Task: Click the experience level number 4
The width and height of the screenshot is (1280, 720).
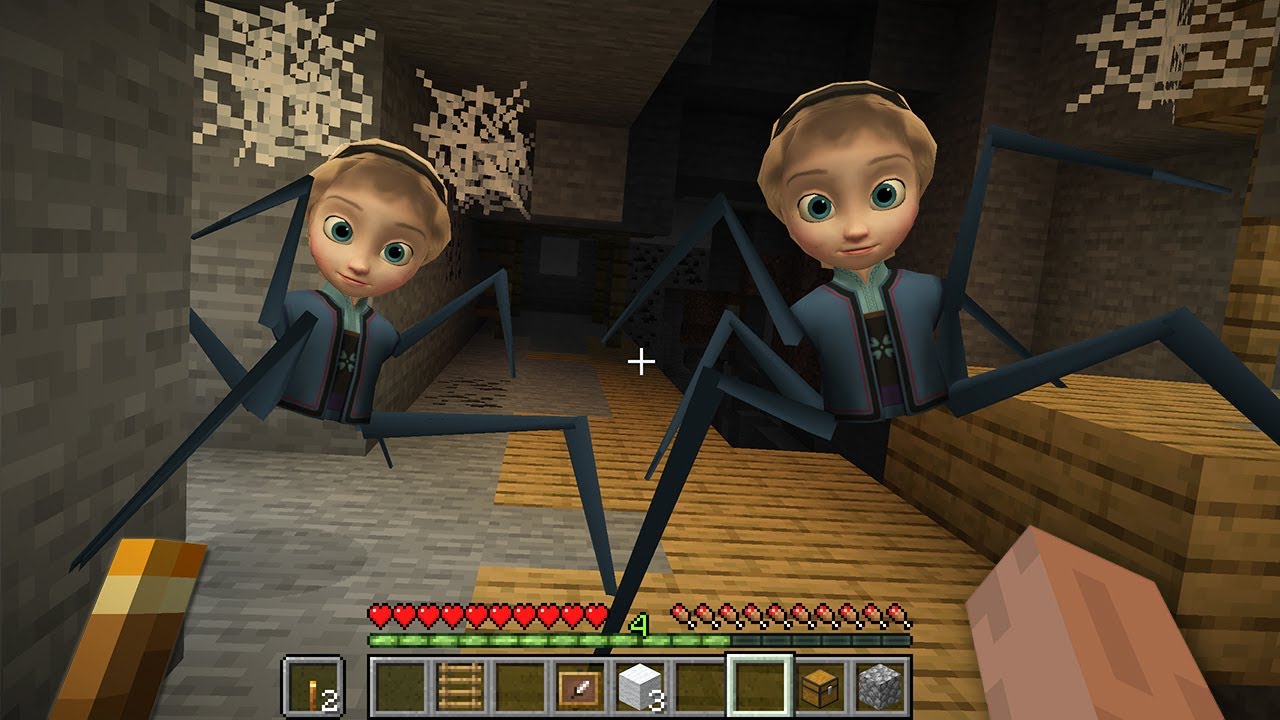Action: point(638,621)
